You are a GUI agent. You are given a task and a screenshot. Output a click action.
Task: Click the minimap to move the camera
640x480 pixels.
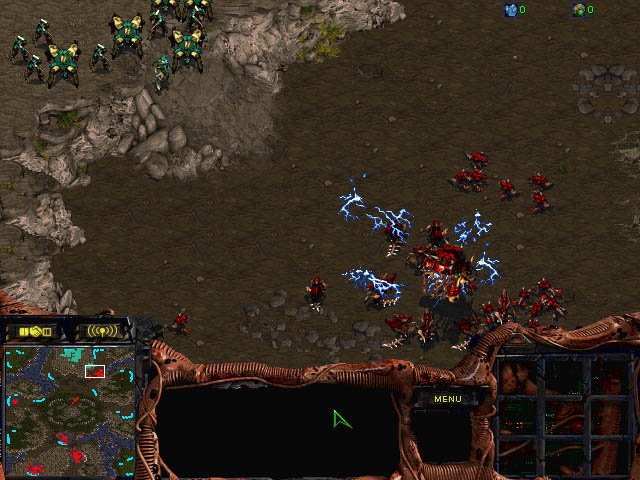pyautogui.click(x=70, y=408)
